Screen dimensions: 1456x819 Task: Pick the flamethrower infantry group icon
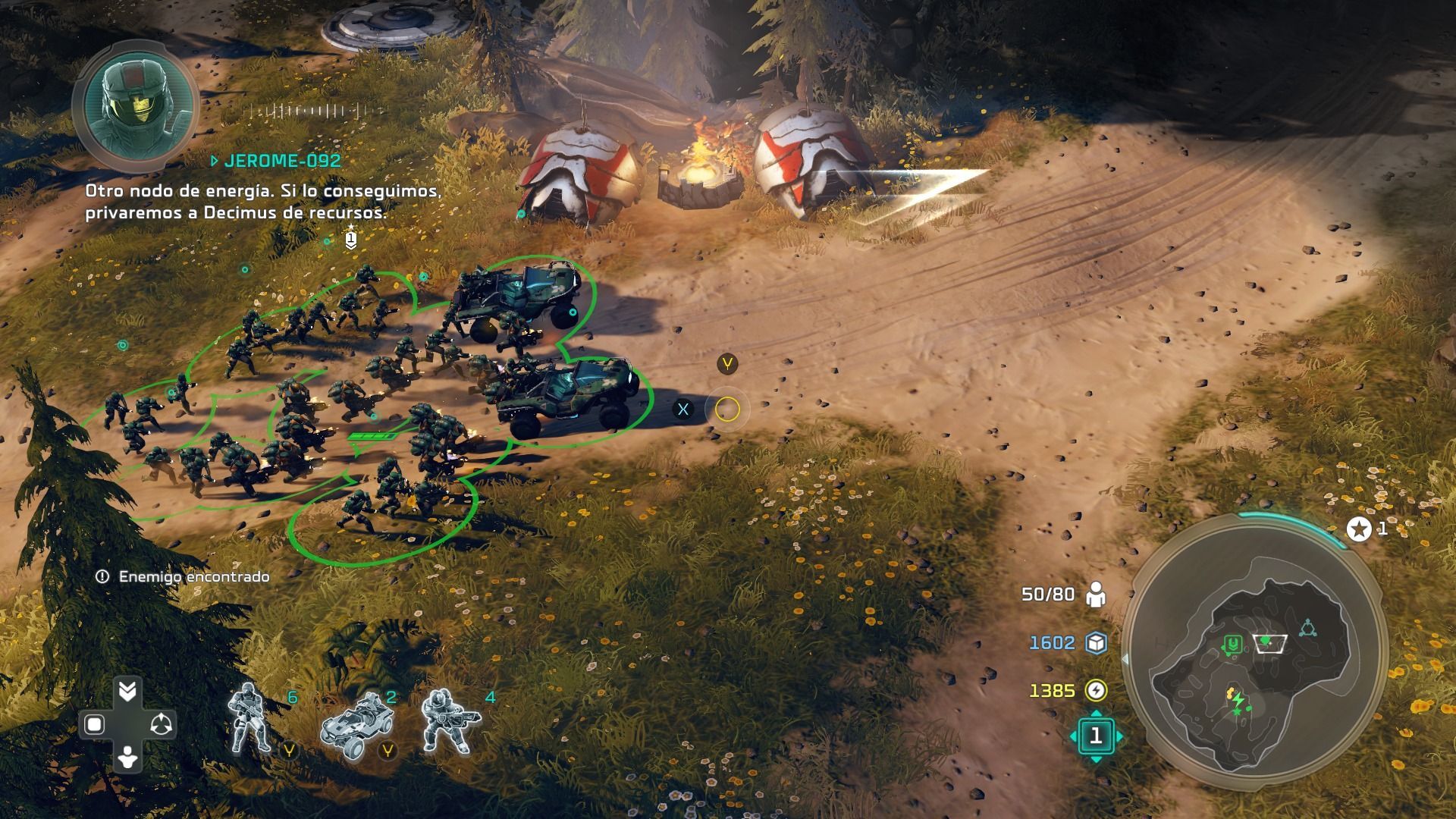[x=450, y=720]
